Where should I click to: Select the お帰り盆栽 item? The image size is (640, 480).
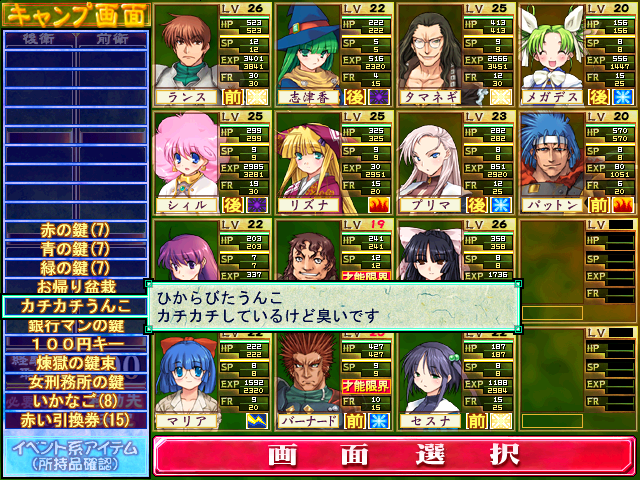click(x=75, y=286)
